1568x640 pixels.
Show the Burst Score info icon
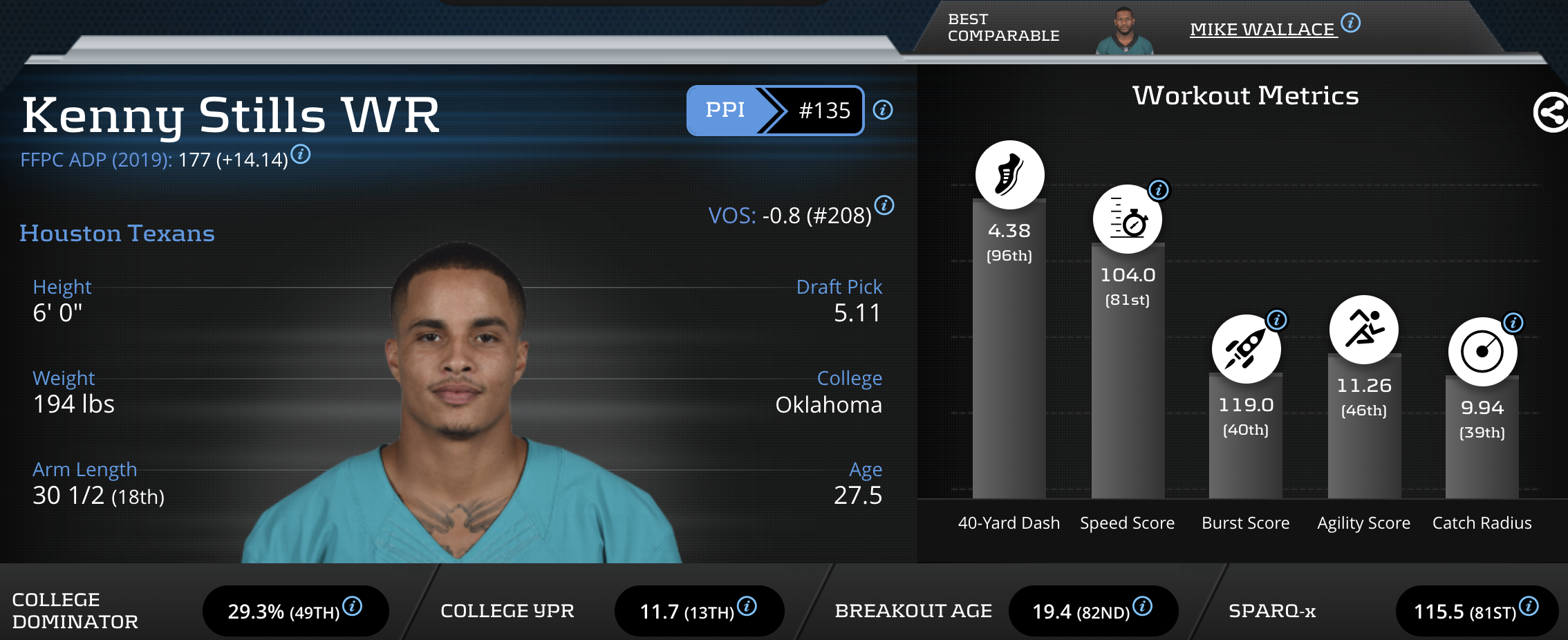click(1277, 320)
